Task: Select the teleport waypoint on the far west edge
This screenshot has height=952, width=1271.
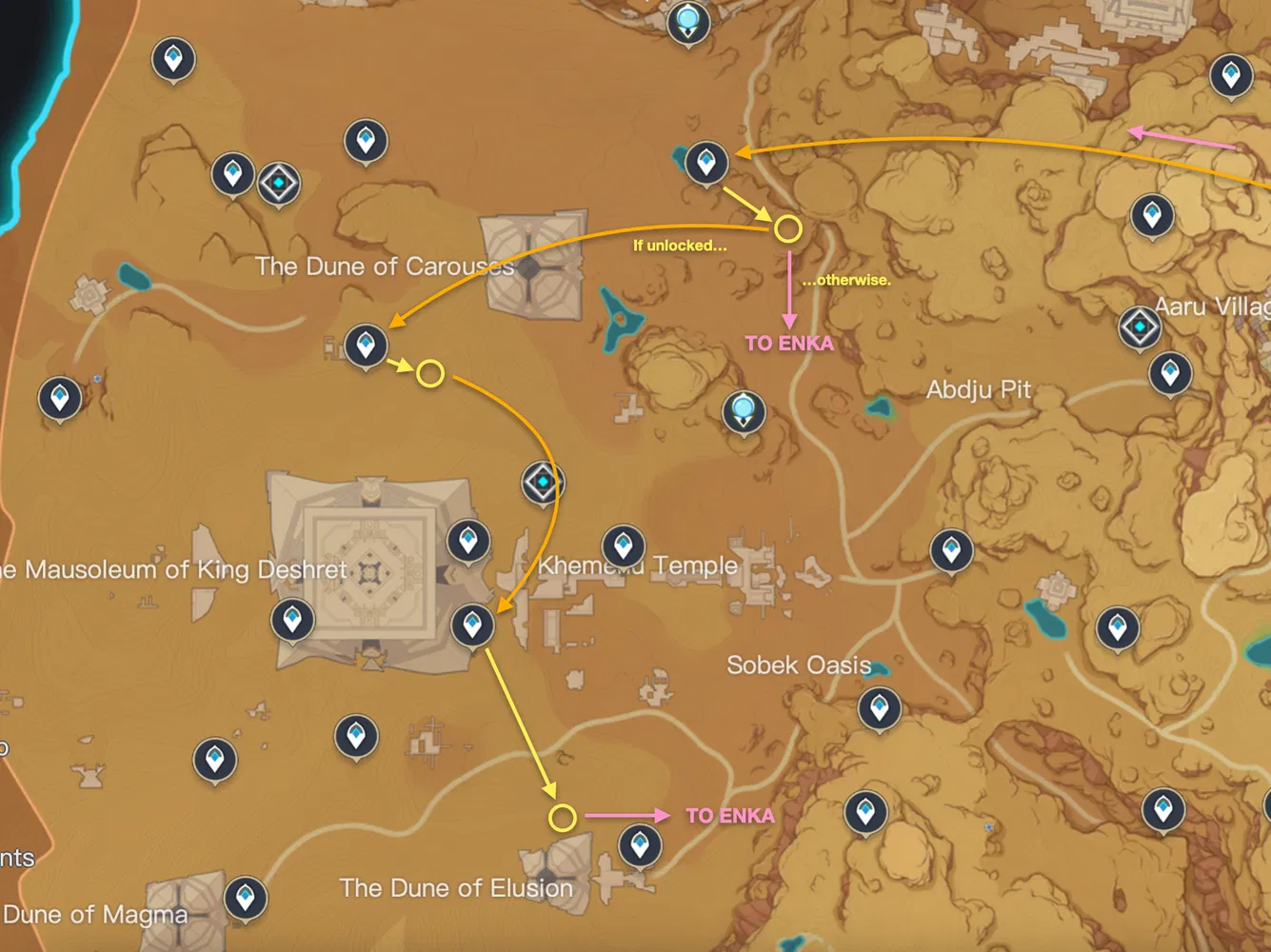Action: 59,397
